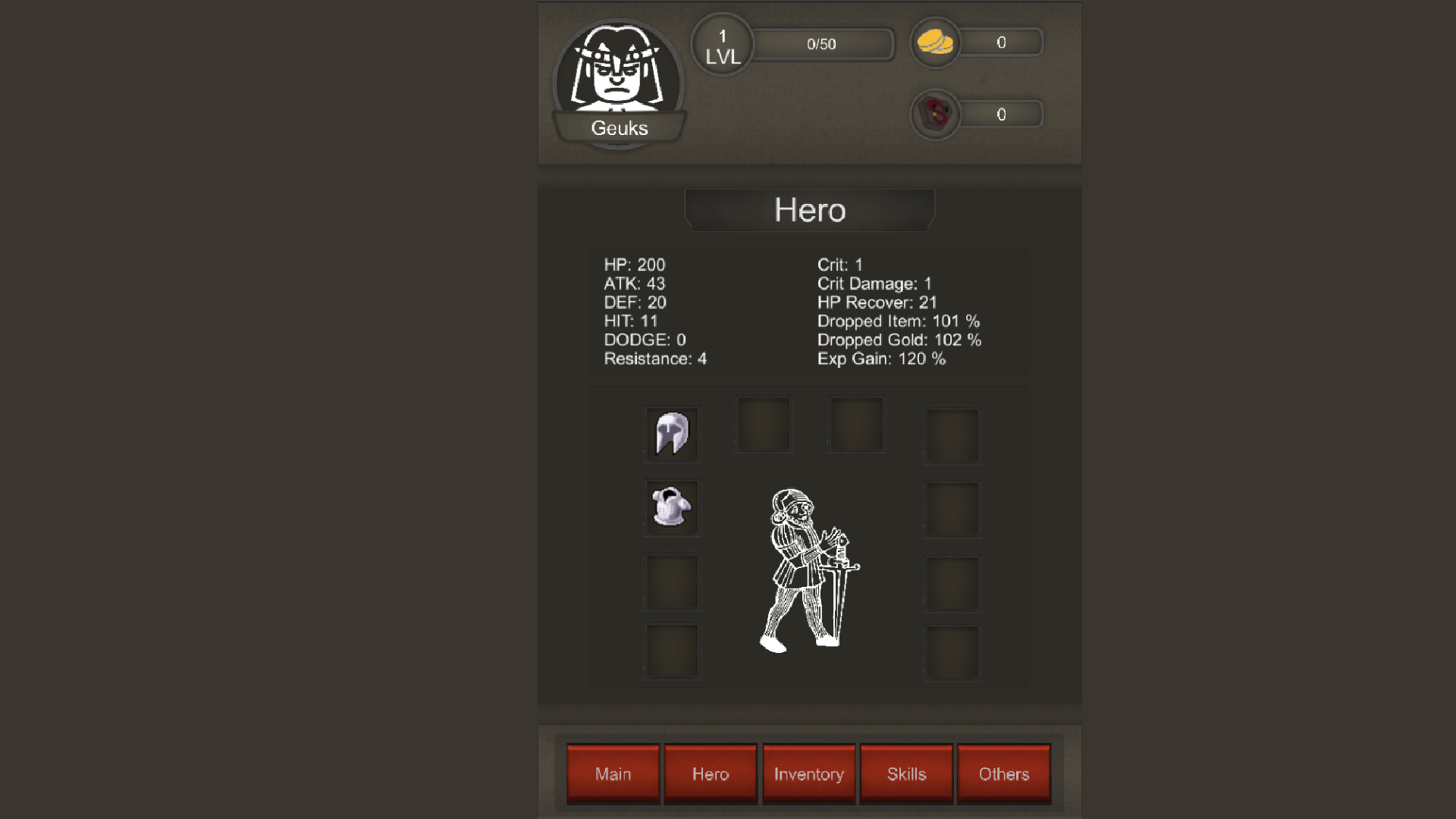The image size is (1456, 819).
Task: Open the Others menu
Action: point(1004,774)
